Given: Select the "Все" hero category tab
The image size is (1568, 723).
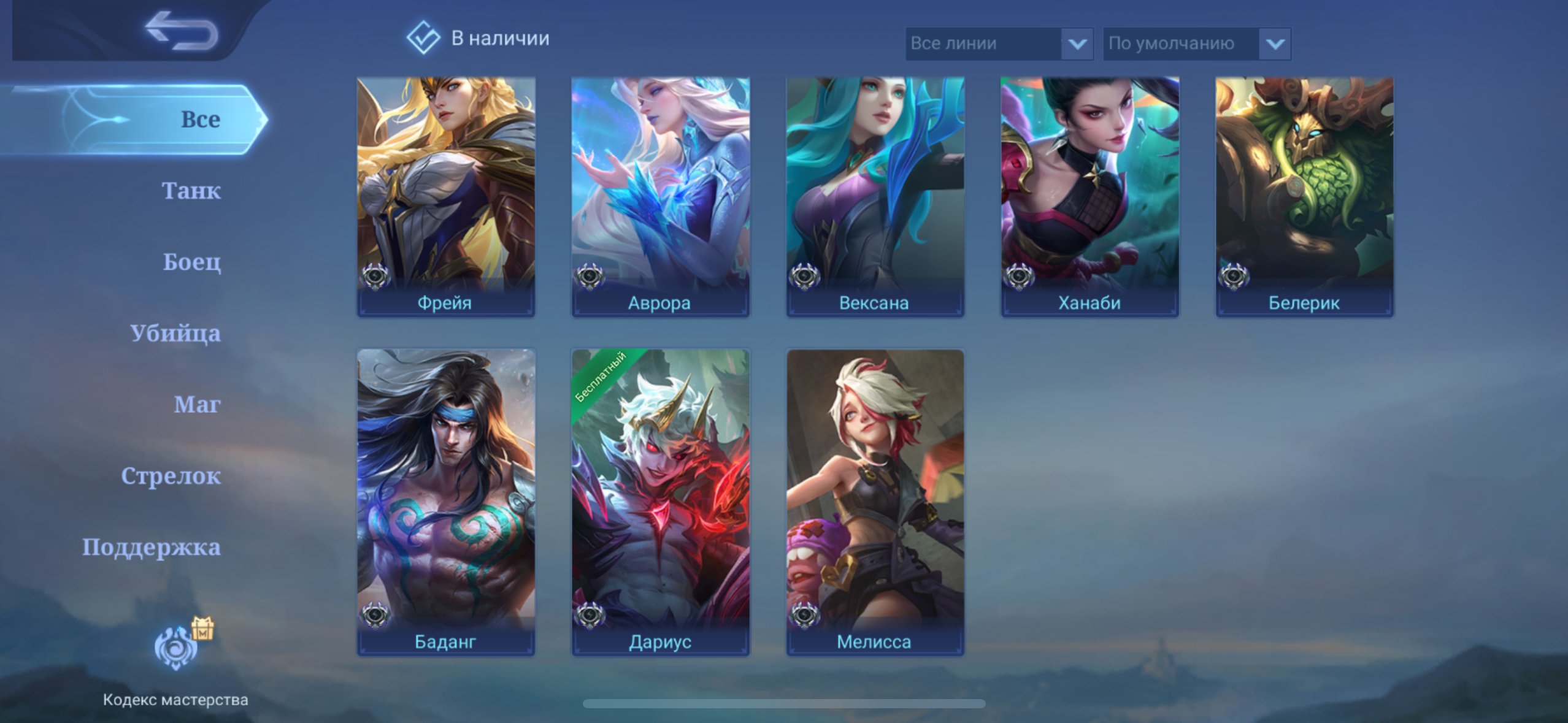Looking at the screenshot, I should click(200, 120).
